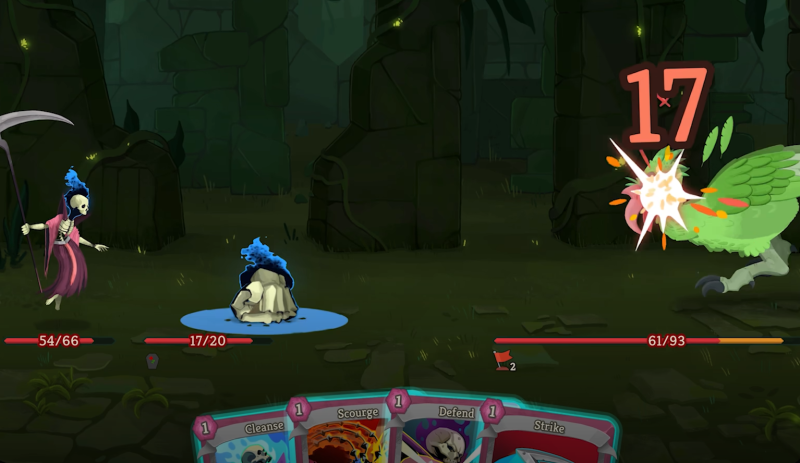
Task: Pick the Strike card
Action: (550, 440)
